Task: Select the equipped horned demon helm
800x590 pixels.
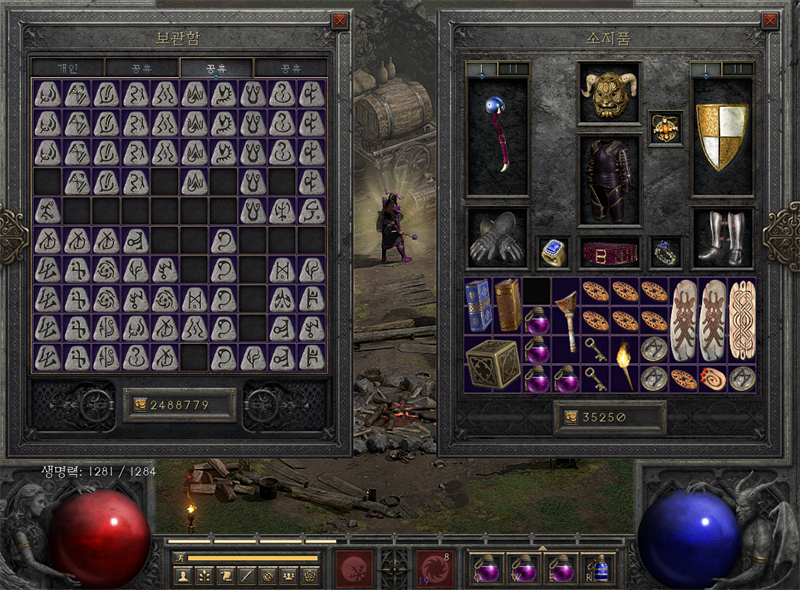Action: coord(609,94)
